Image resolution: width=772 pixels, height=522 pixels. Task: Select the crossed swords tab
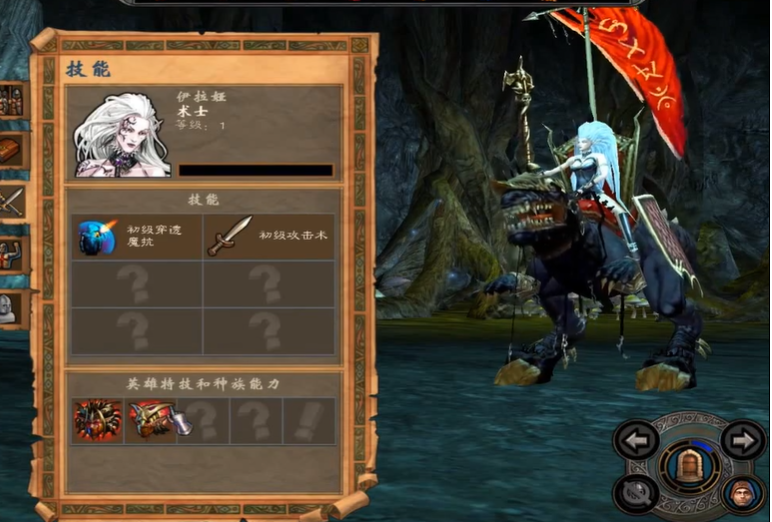[x=13, y=201]
